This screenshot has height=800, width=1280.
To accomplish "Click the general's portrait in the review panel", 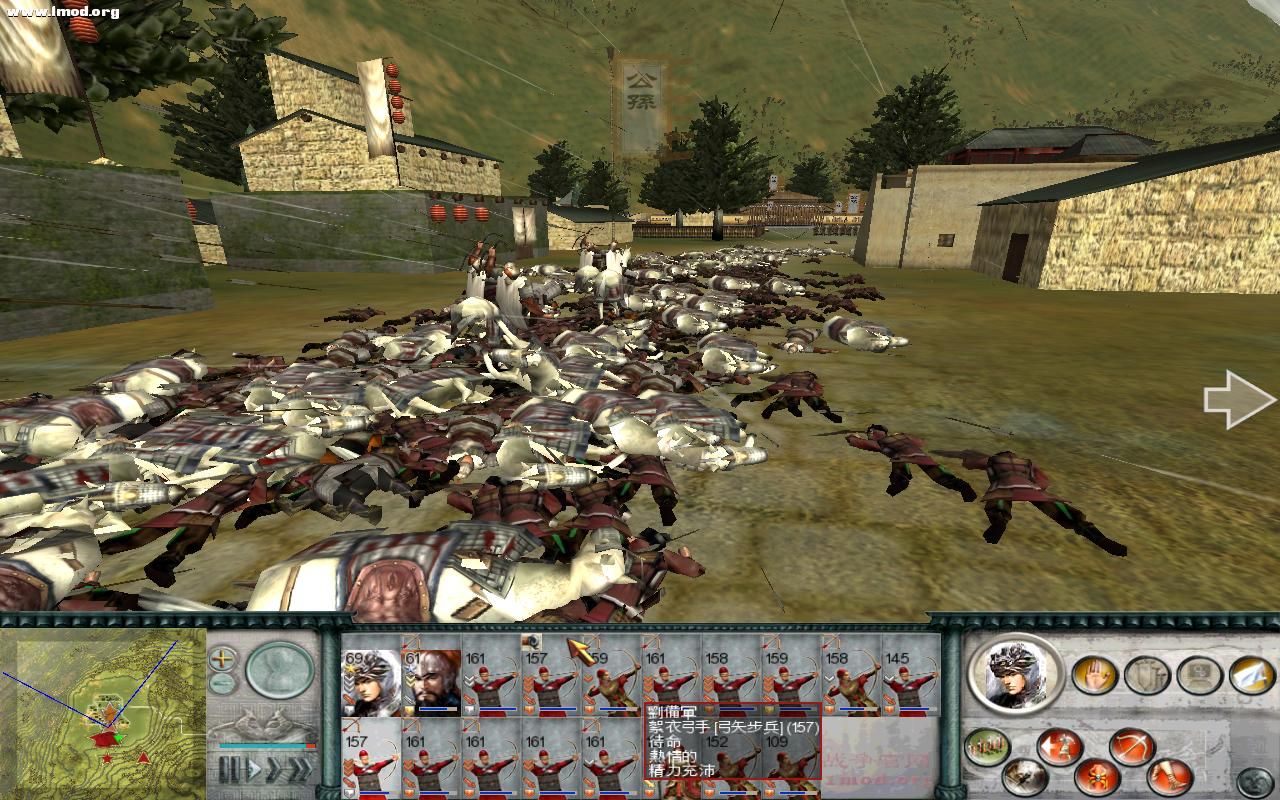I will coord(1015,675).
